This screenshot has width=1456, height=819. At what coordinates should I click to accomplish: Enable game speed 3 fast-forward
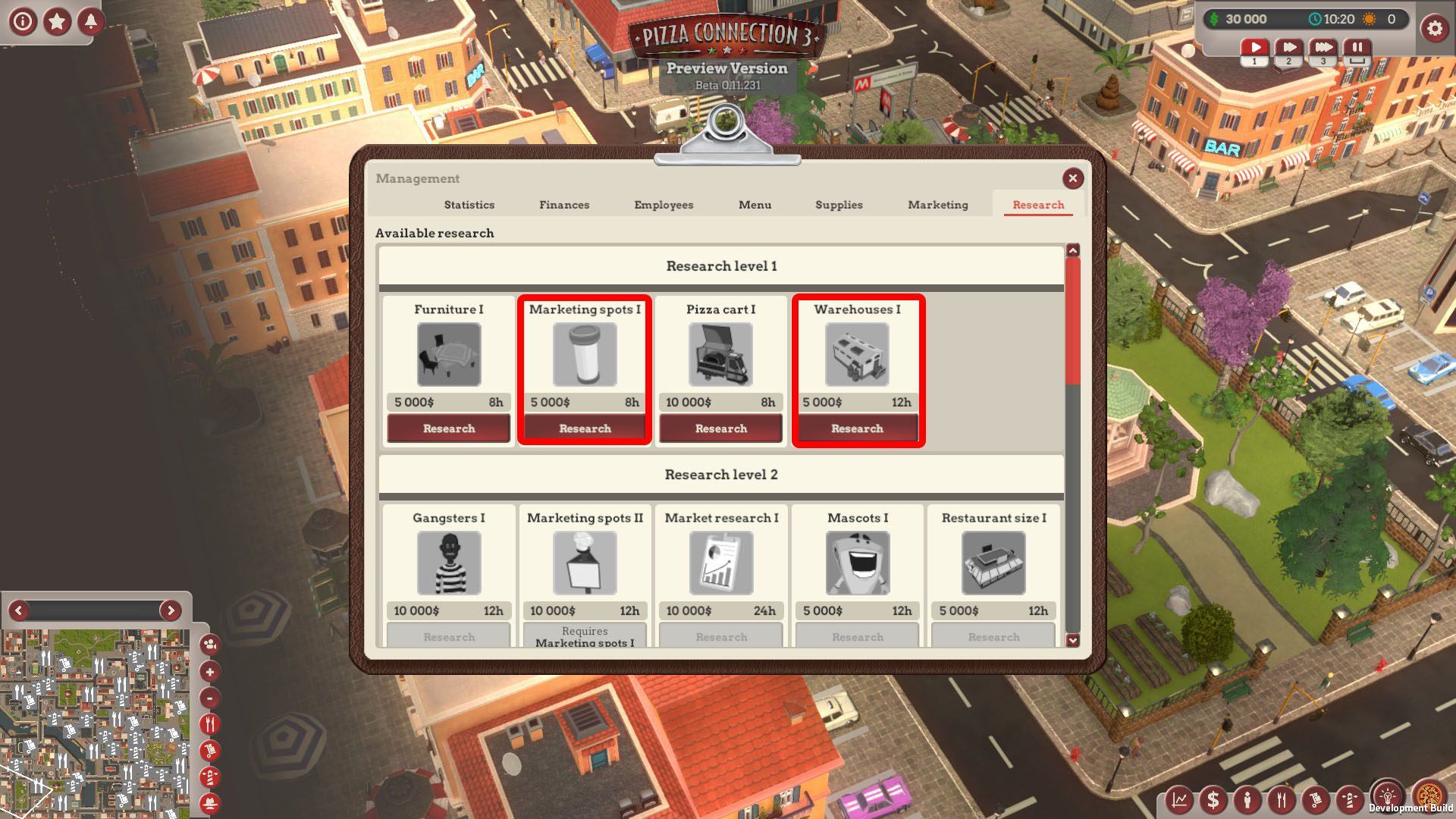(x=1323, y=47)
